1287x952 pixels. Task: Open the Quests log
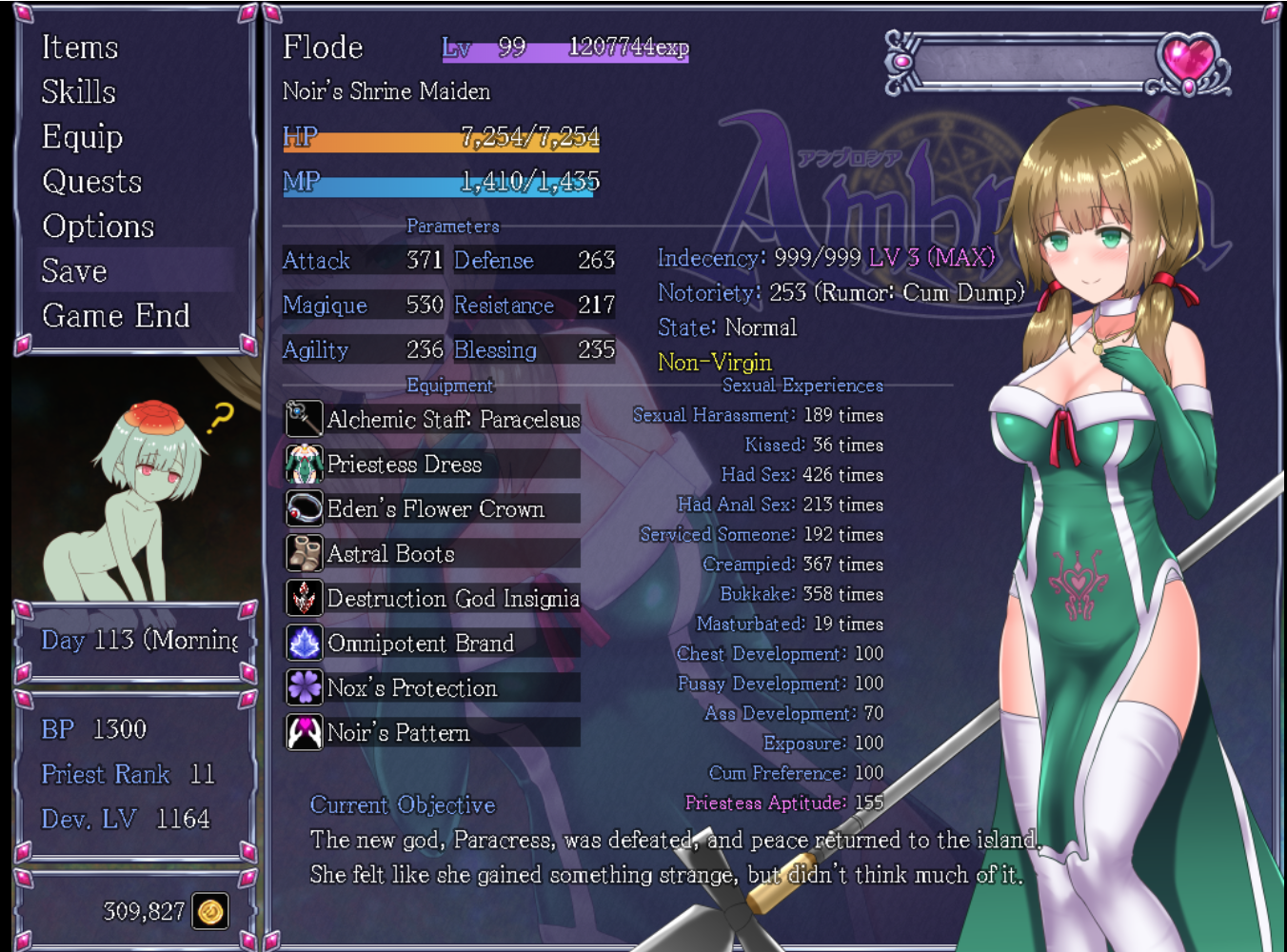pos(92,182)
